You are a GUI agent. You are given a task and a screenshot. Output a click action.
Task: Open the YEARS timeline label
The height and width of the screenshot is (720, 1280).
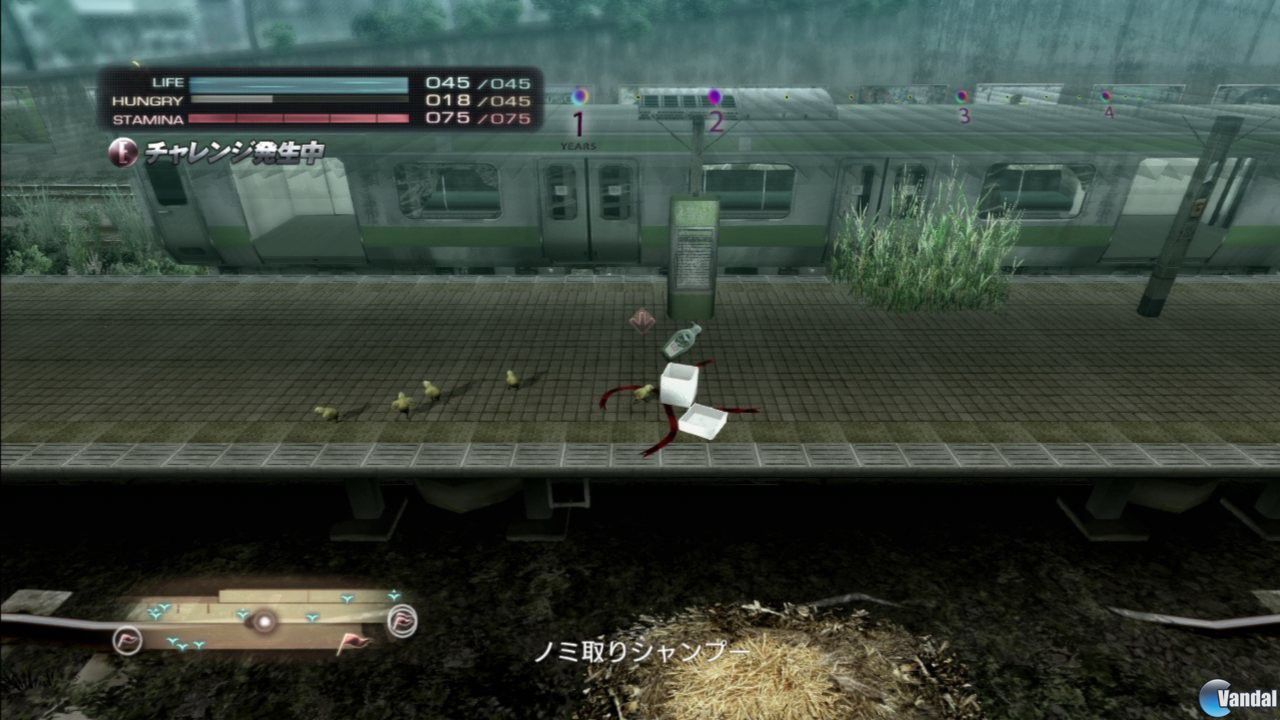577,143
